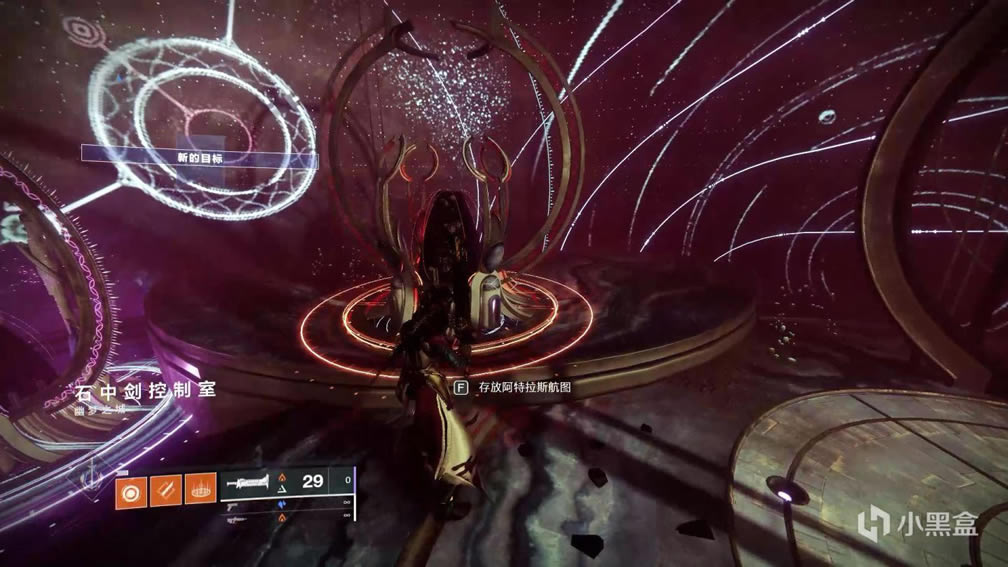
Task: Click the orange rift class ability icon
Action: click(201, 491)
